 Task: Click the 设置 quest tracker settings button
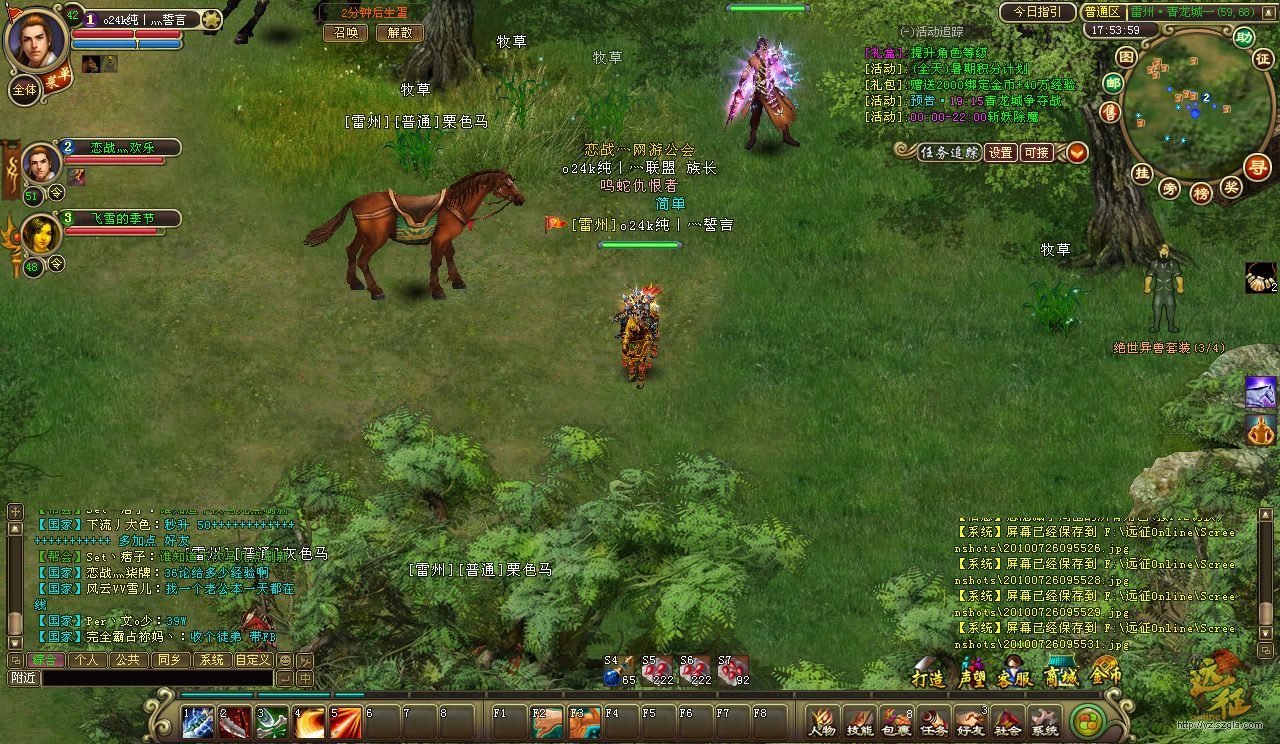pos(1000,153)
